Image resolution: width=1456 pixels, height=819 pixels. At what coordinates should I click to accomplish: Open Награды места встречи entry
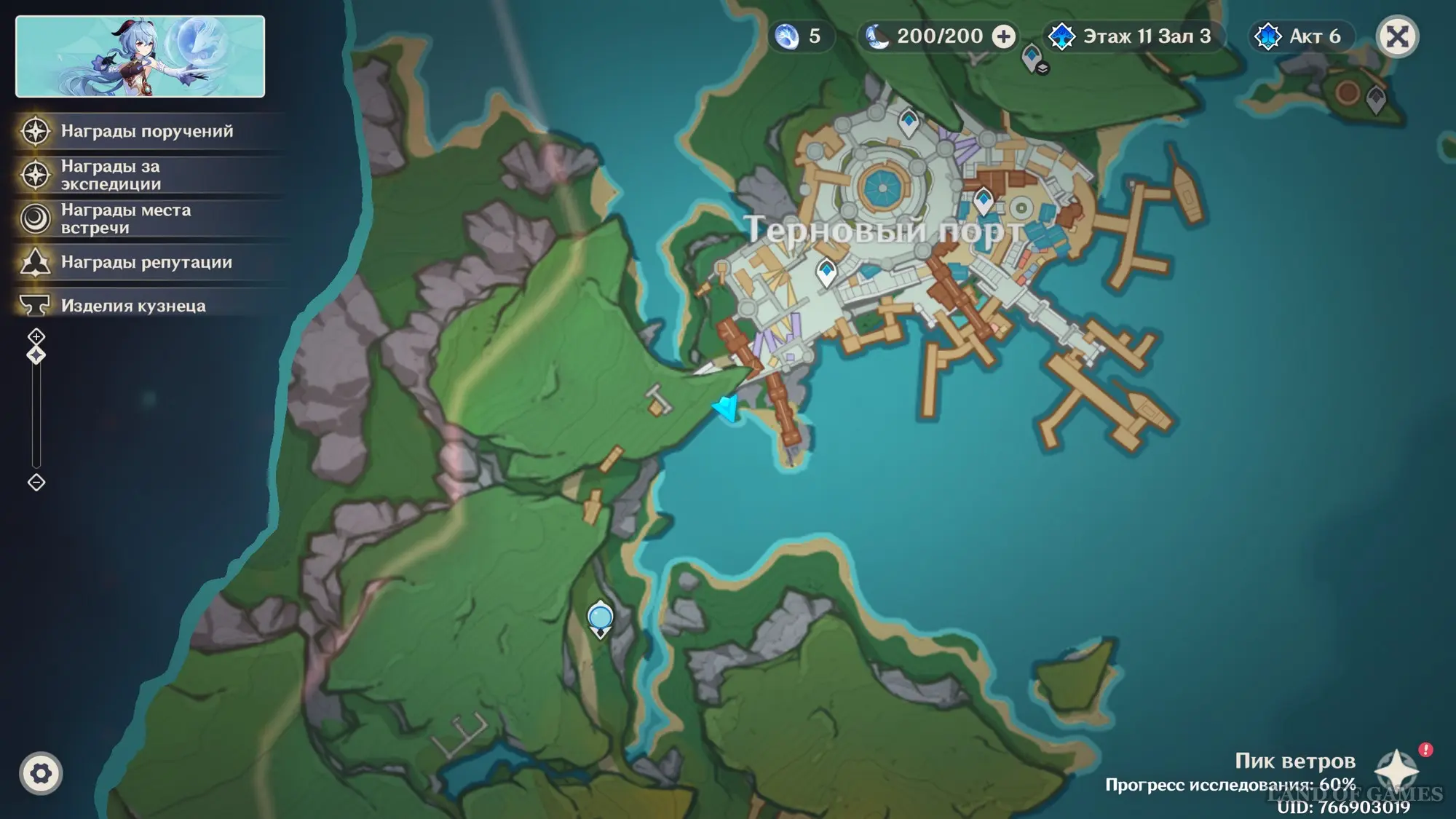(x=146, y=219)
